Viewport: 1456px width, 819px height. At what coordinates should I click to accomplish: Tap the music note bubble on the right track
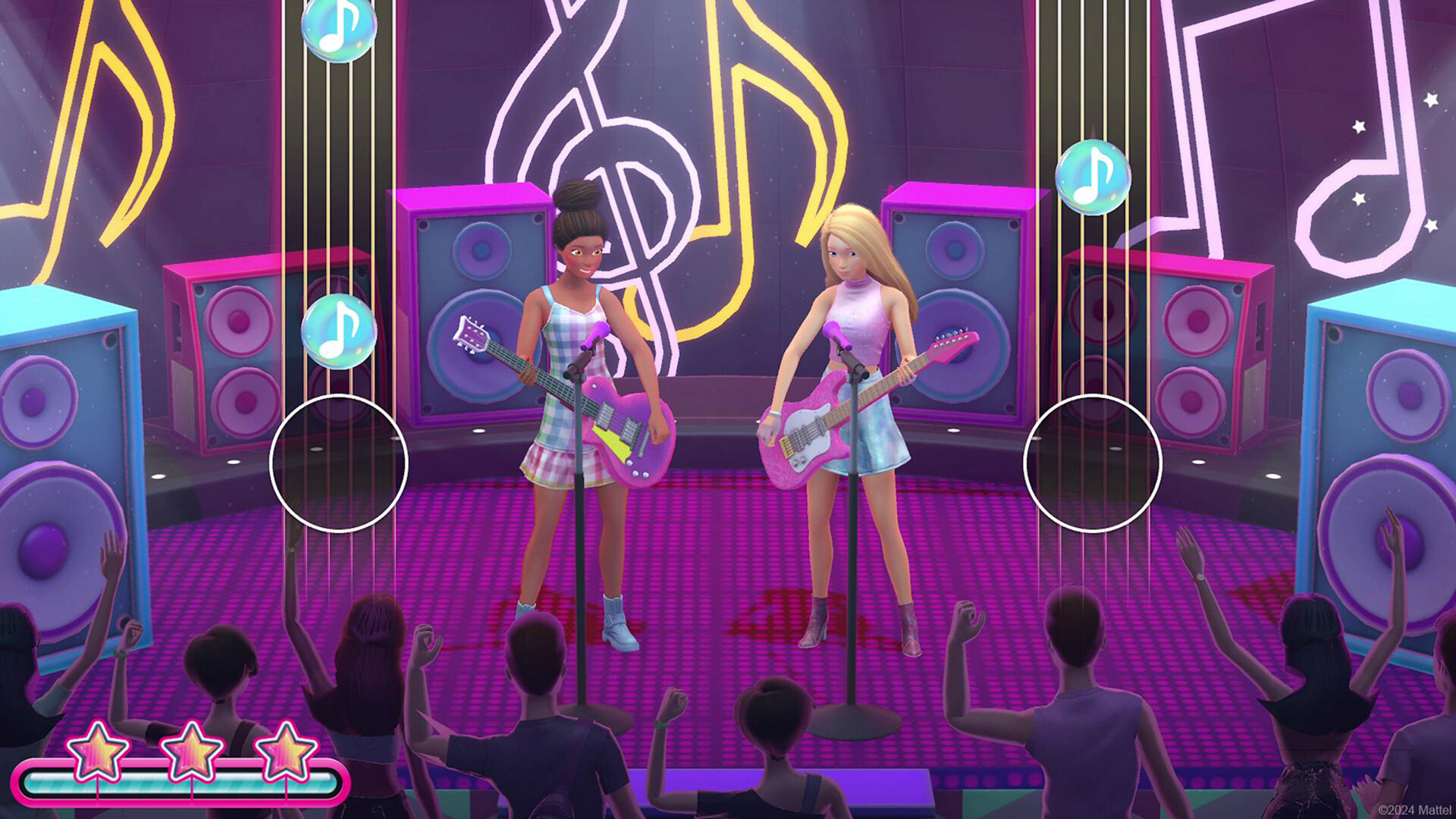point(1092,180)
